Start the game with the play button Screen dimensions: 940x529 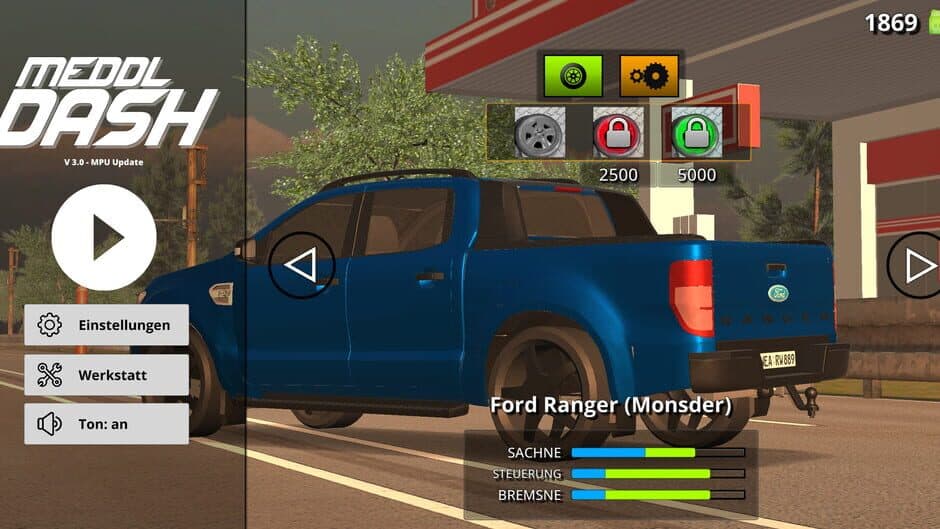click(x=104, y=238)
